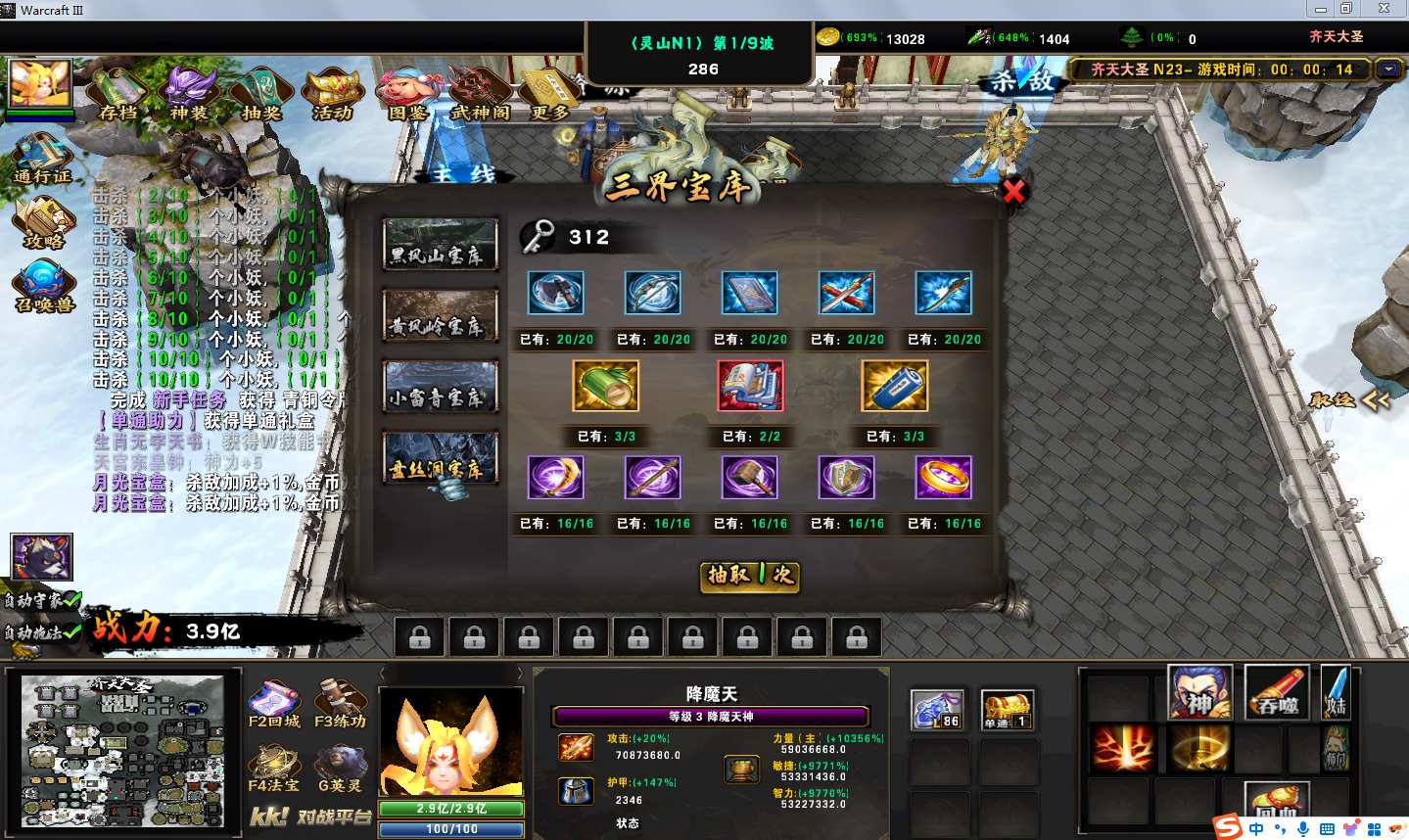Screen dimensions: 1409x840
Task: Select the 黄风岭宝库 tab
Action: (x=440, y=315)
